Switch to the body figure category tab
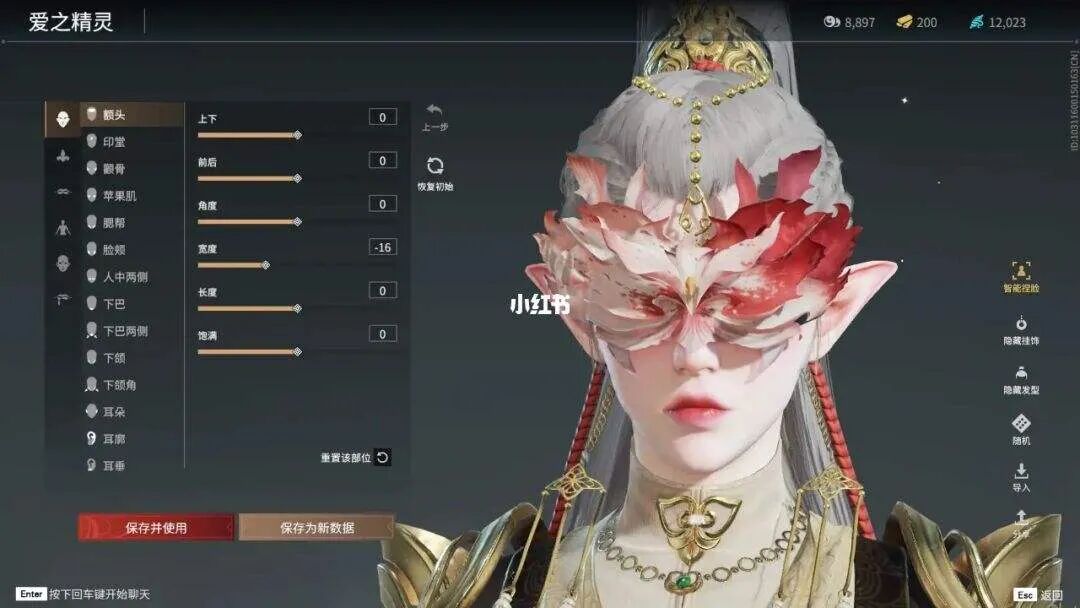Viewport: 1080px width, 608px height. click(62, 227)
